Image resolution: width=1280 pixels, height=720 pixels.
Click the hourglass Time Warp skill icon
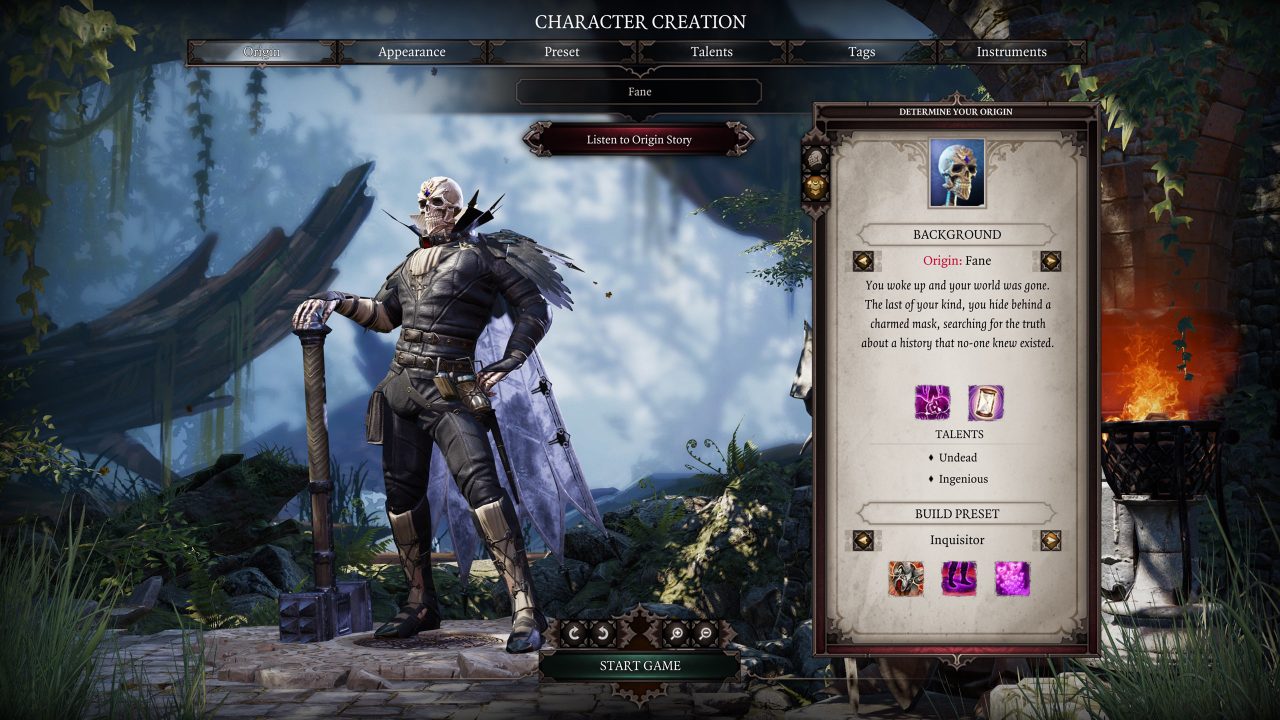click(985, 402)
